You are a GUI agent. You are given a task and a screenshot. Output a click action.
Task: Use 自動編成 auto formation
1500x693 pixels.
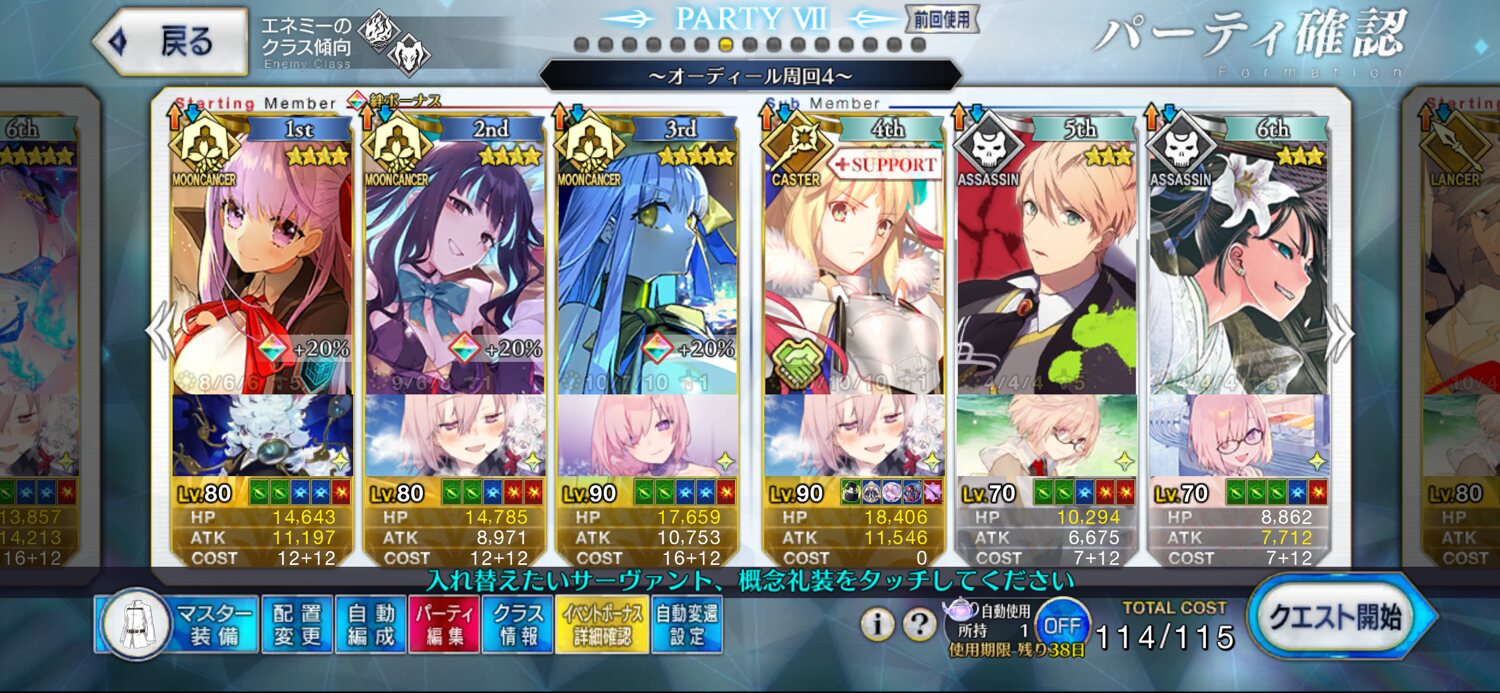(x=369, y=625)
